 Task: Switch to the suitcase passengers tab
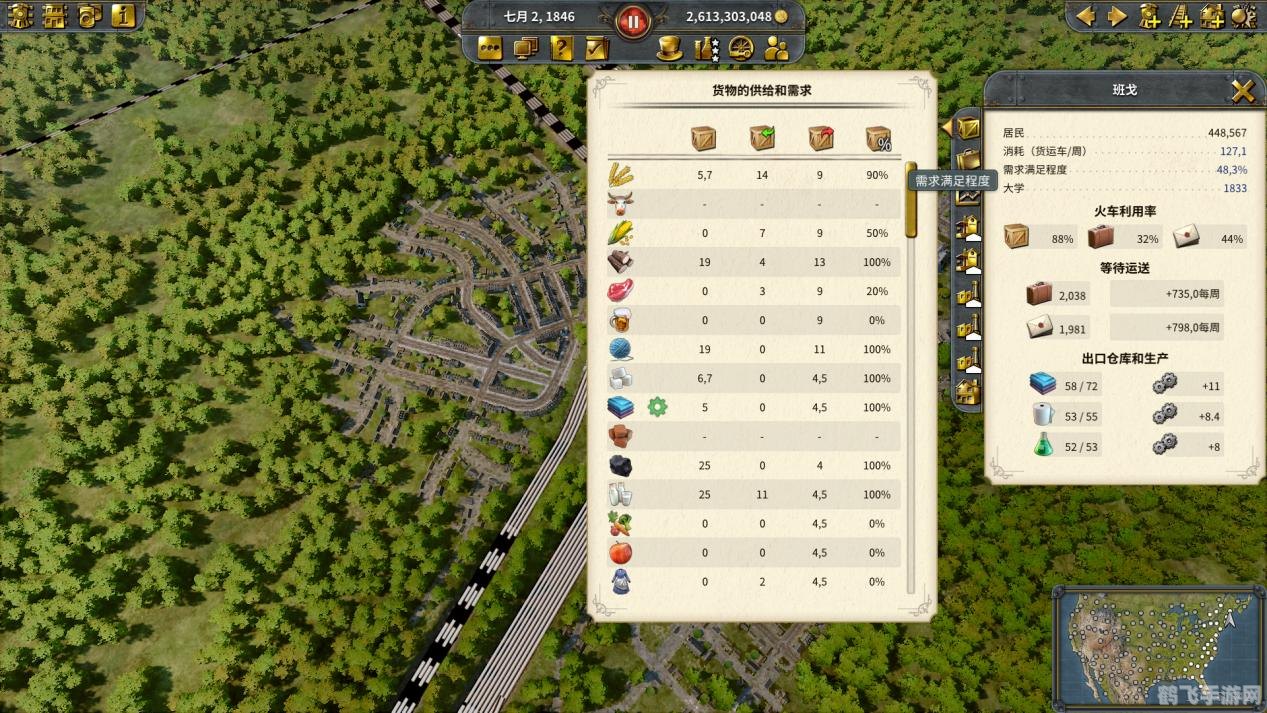pyautogui.click(x=967, y=160)
